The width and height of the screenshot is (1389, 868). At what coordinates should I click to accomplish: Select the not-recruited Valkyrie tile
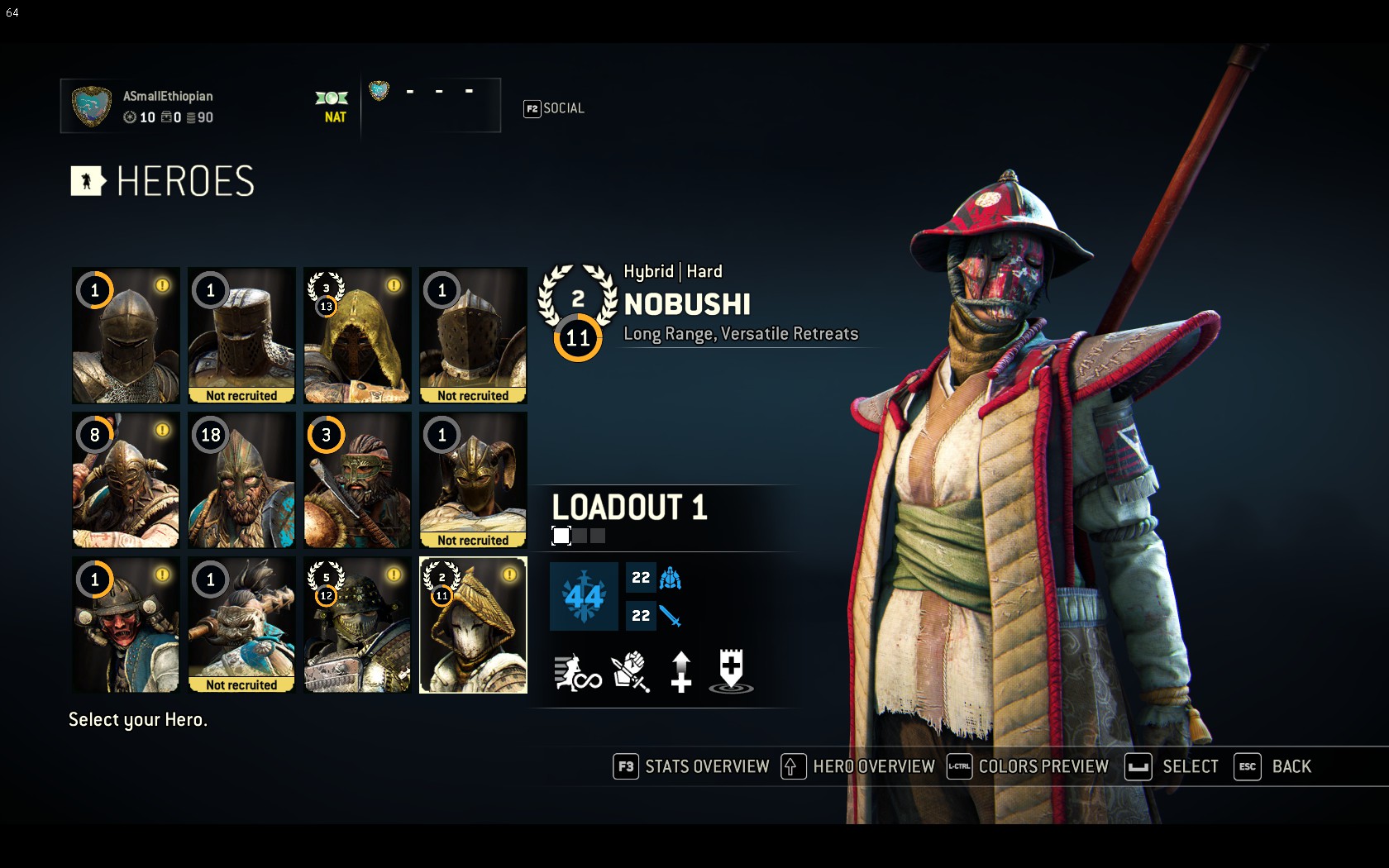(x=473, y=479)
